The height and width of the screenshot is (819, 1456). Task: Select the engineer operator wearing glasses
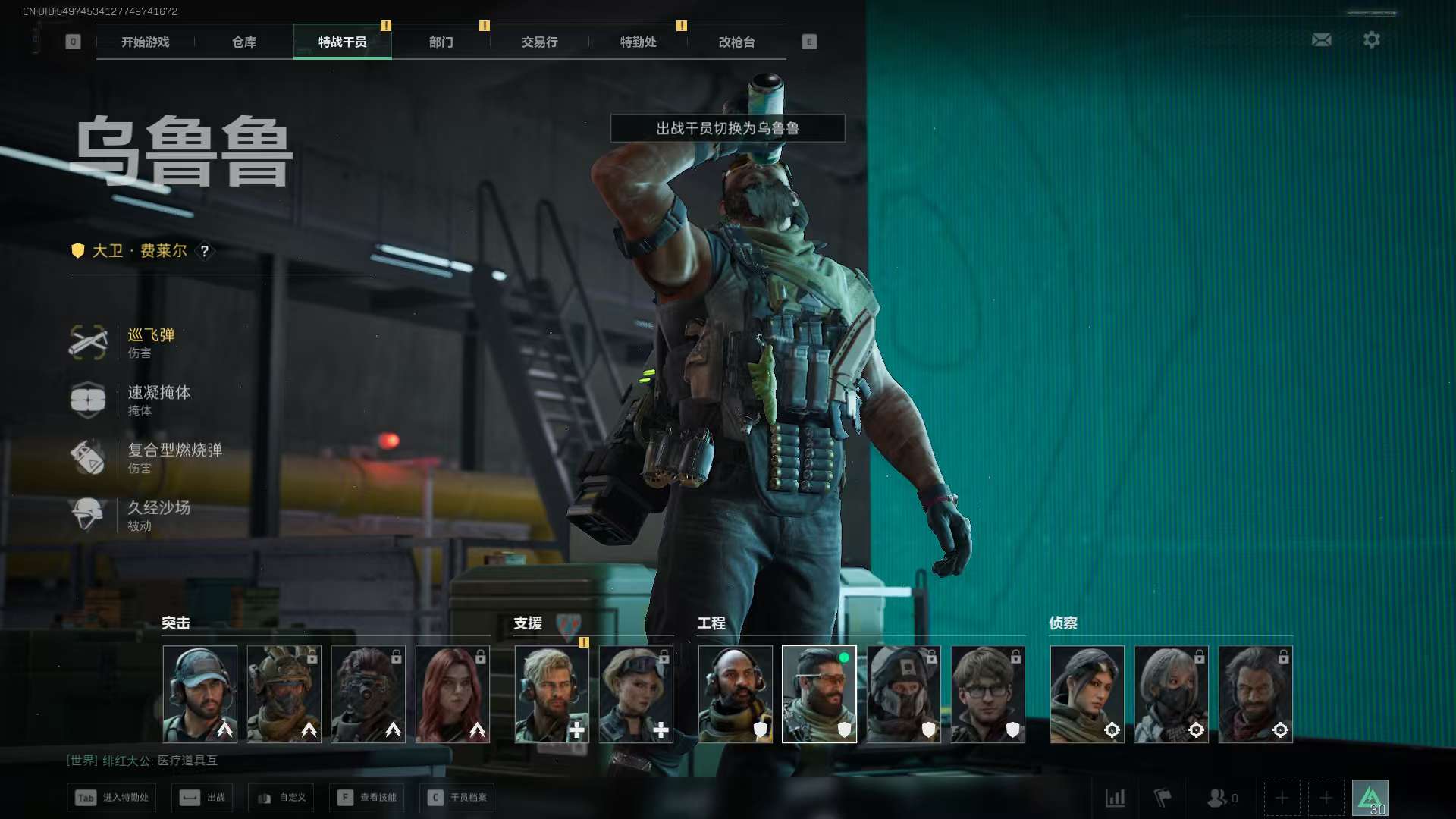988,694
